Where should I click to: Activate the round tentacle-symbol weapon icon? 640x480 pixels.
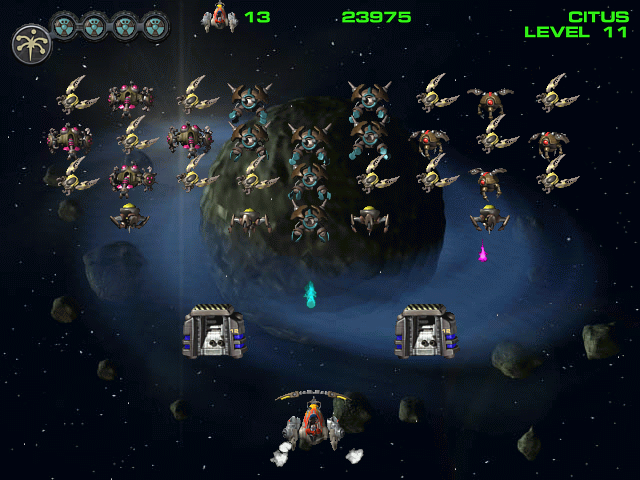pos(30,43)
